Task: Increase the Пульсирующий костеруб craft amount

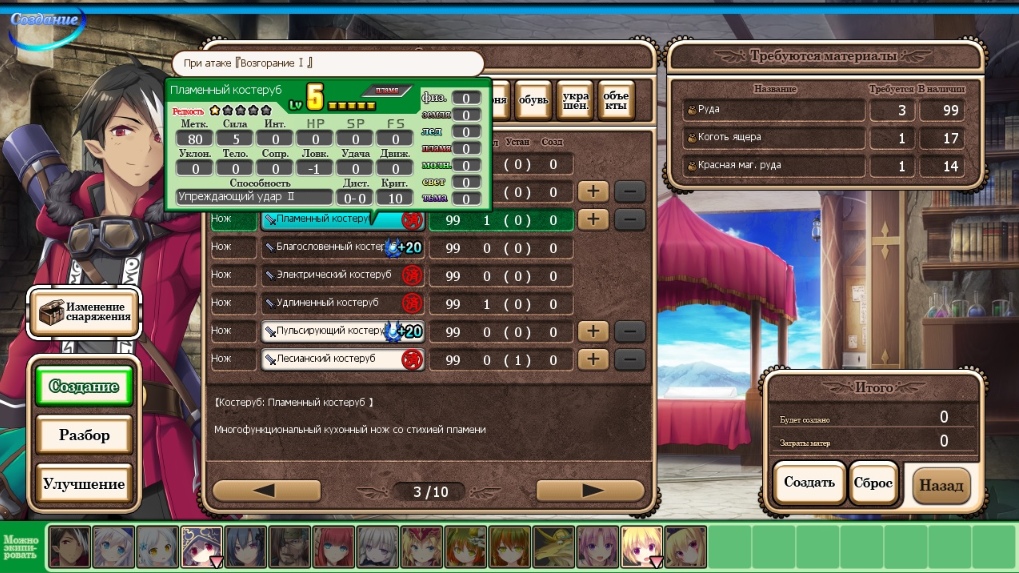Action: point(594,331)
